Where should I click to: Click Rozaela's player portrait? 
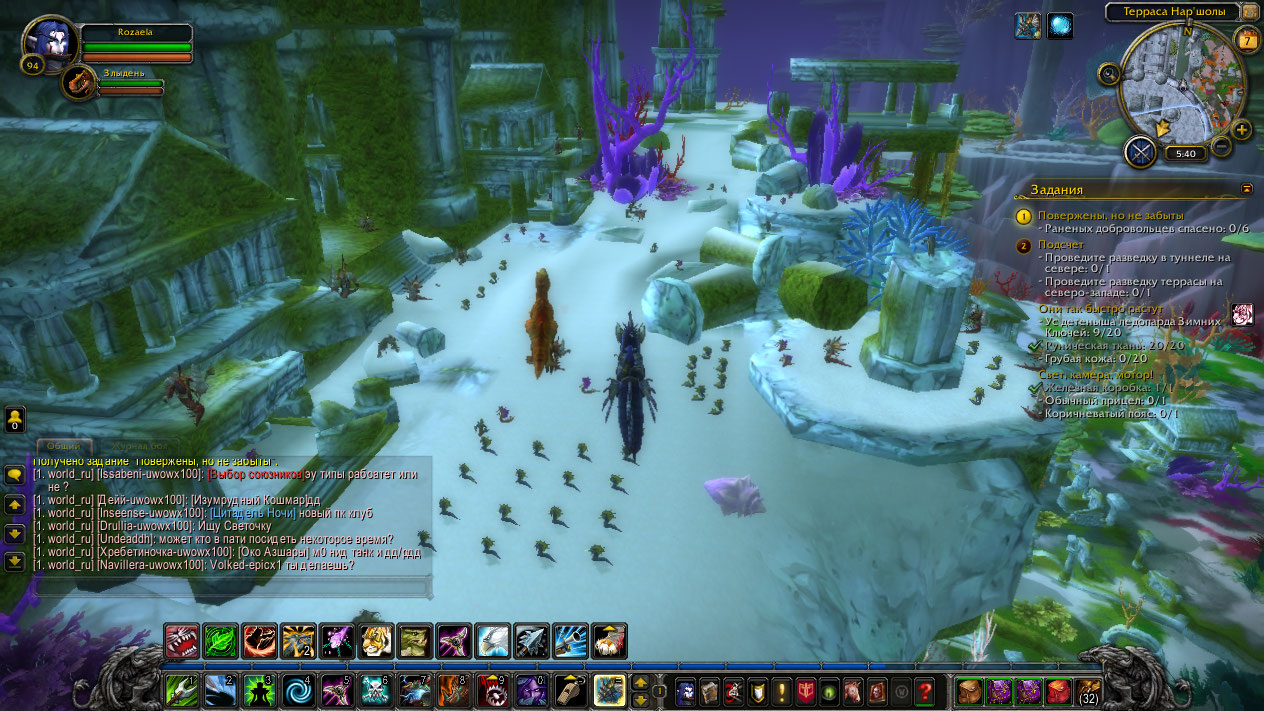tap(49, 46)
